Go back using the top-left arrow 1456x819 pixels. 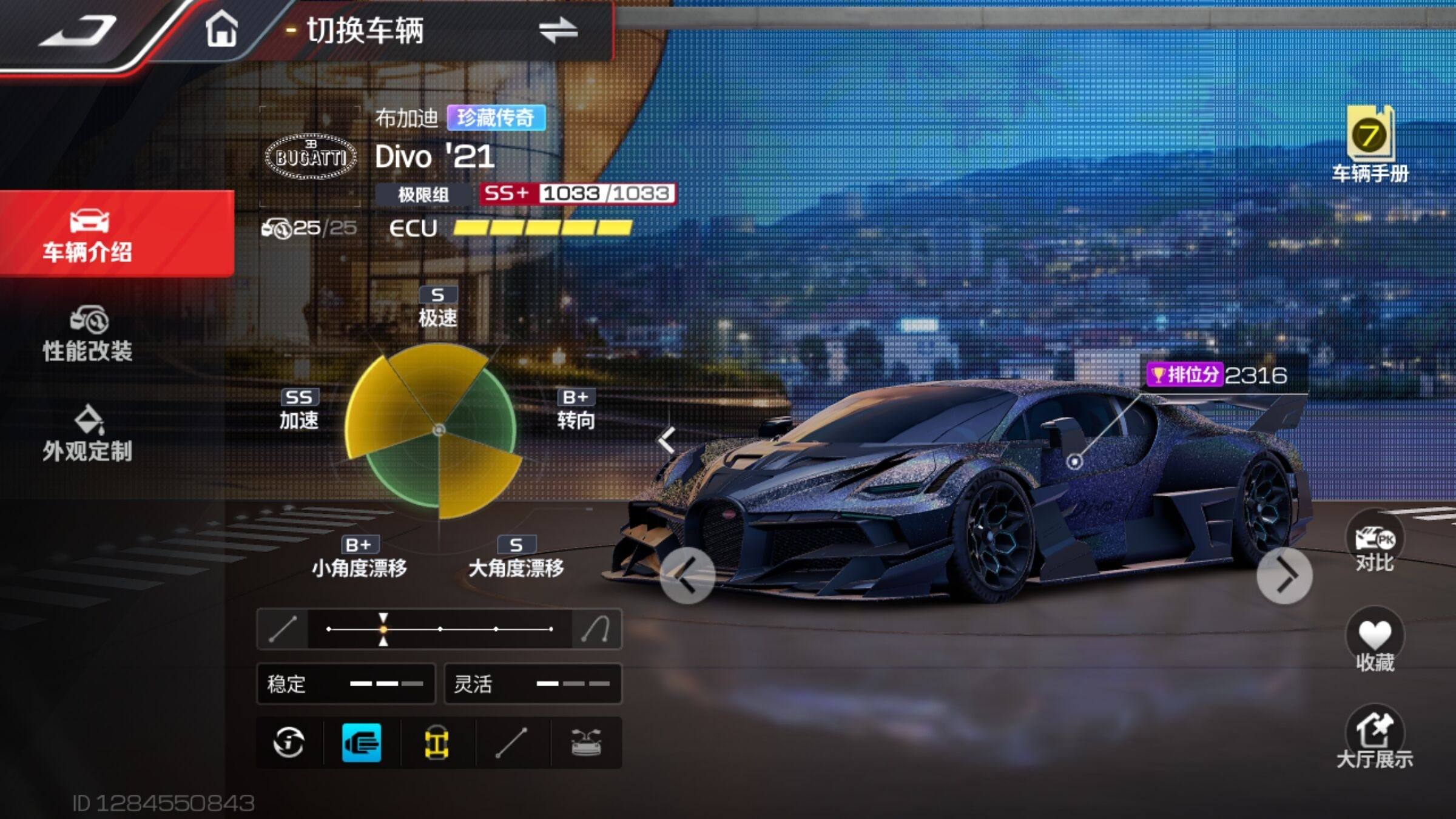coord(79,32)
